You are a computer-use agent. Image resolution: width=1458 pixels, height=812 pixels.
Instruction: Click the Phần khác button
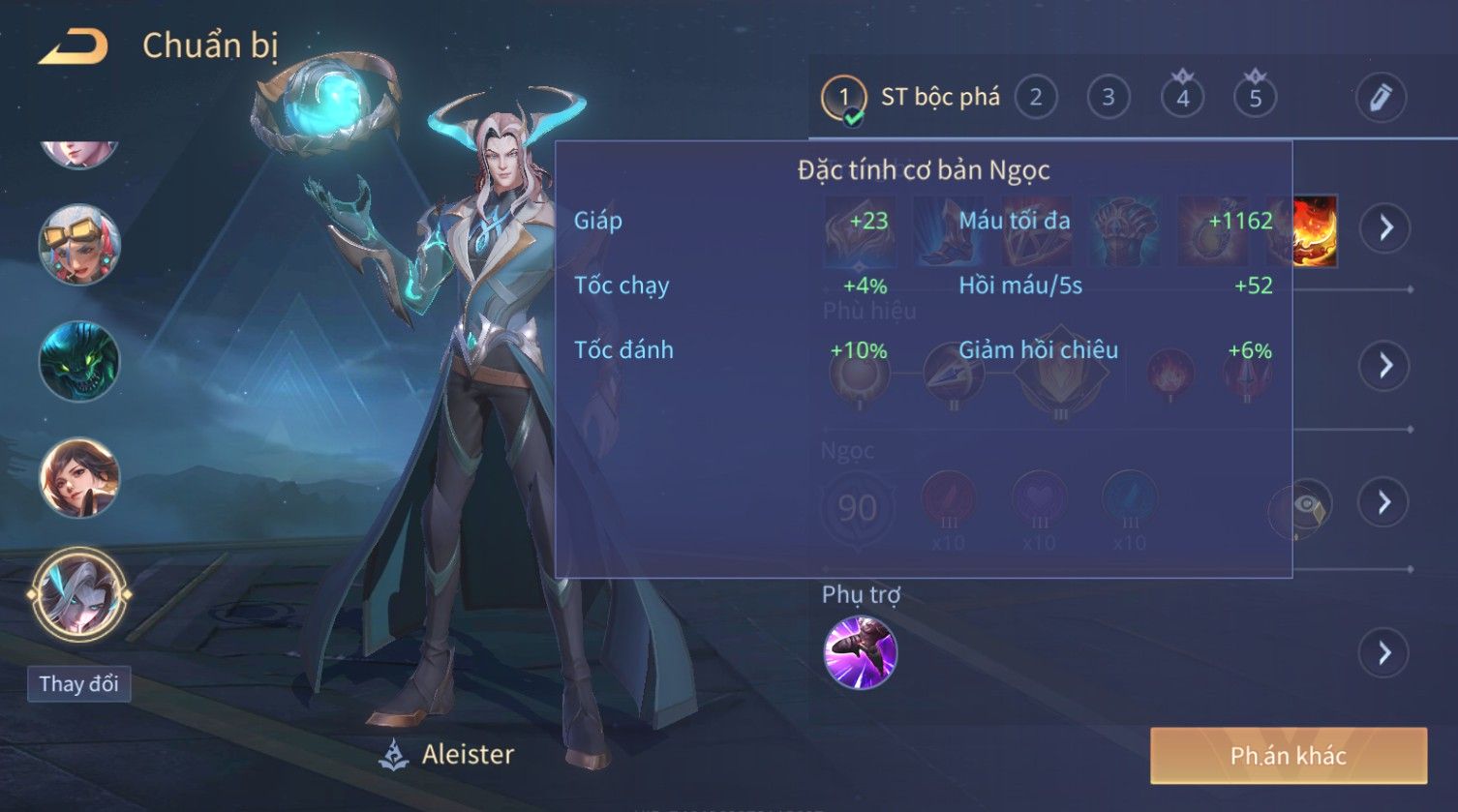[x=1288, y=756]
